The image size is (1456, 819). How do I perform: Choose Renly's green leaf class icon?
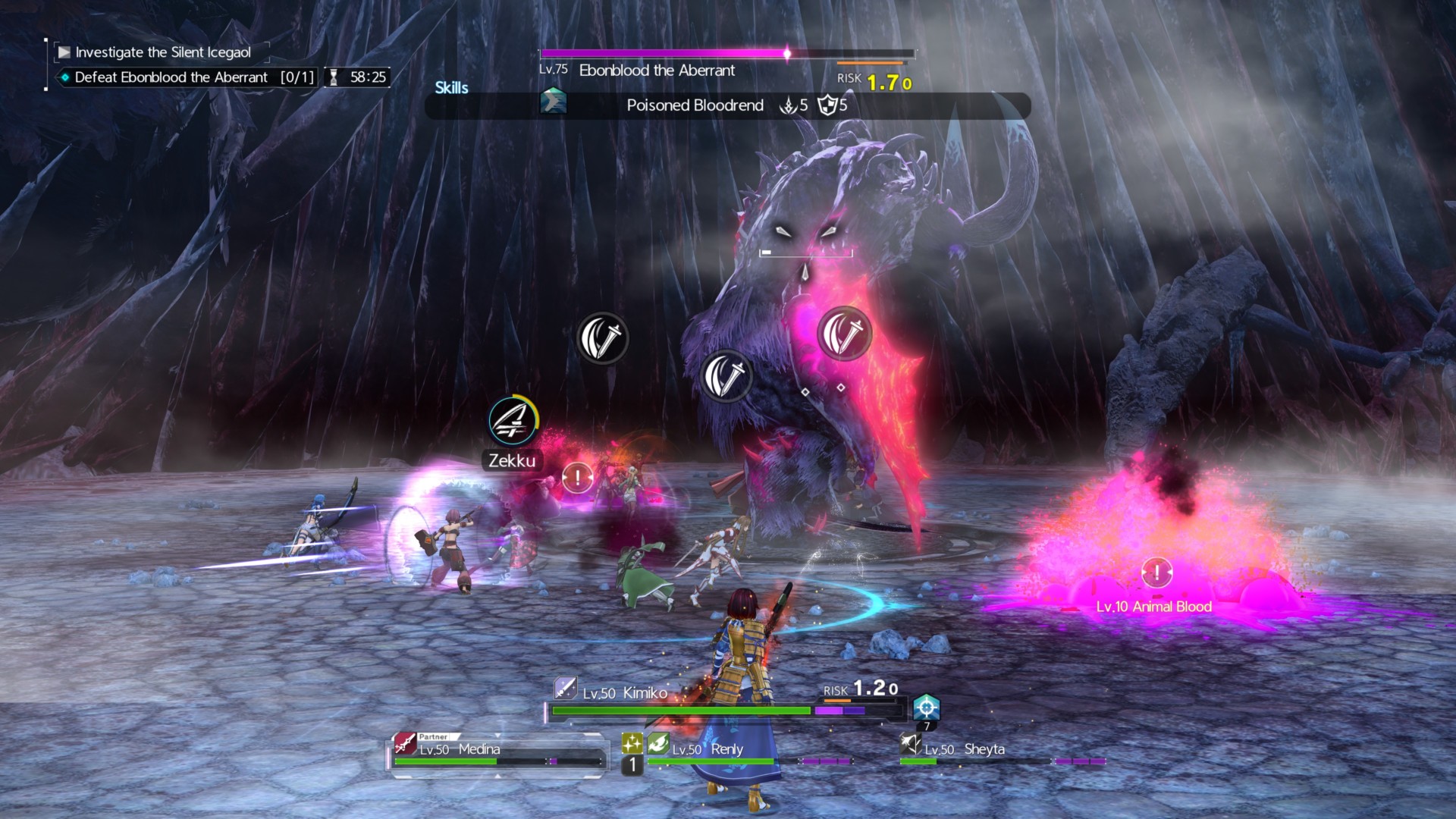click(658, 744)
